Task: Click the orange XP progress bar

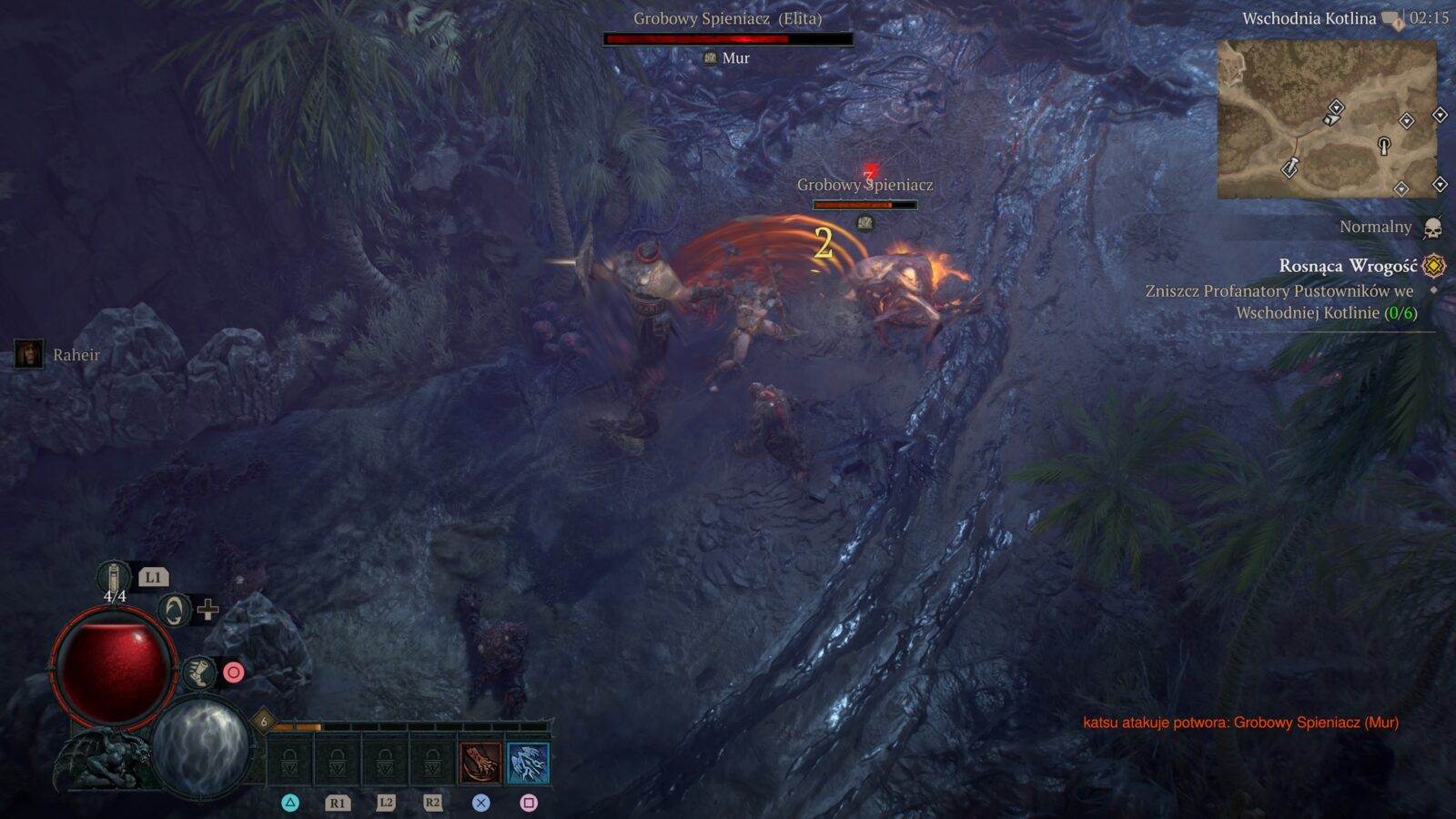Action: coord(297,727)
